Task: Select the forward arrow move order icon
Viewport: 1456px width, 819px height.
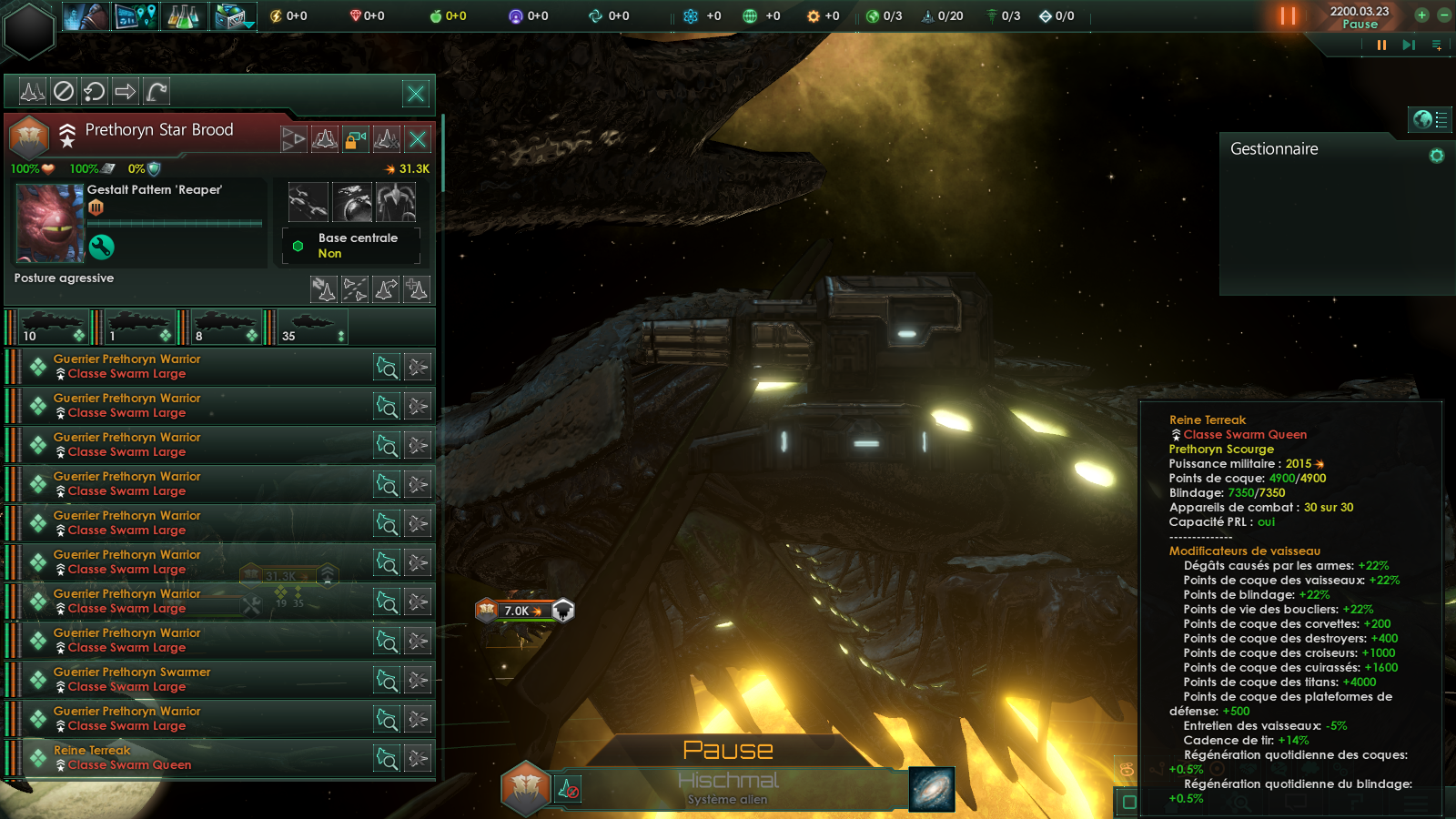Action: pos(126,92)
